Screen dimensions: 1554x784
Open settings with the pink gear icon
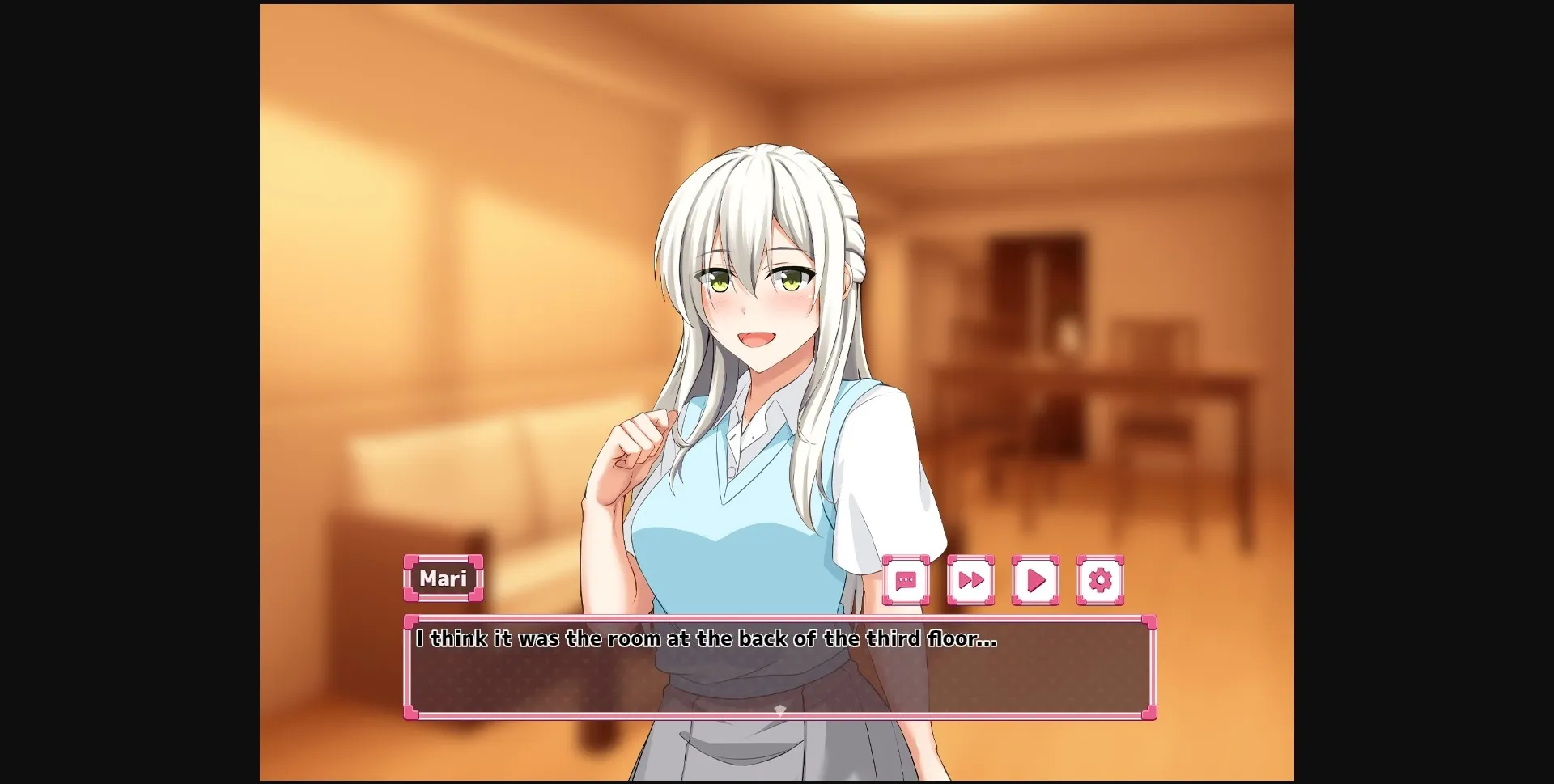(x=1099, y=580)
